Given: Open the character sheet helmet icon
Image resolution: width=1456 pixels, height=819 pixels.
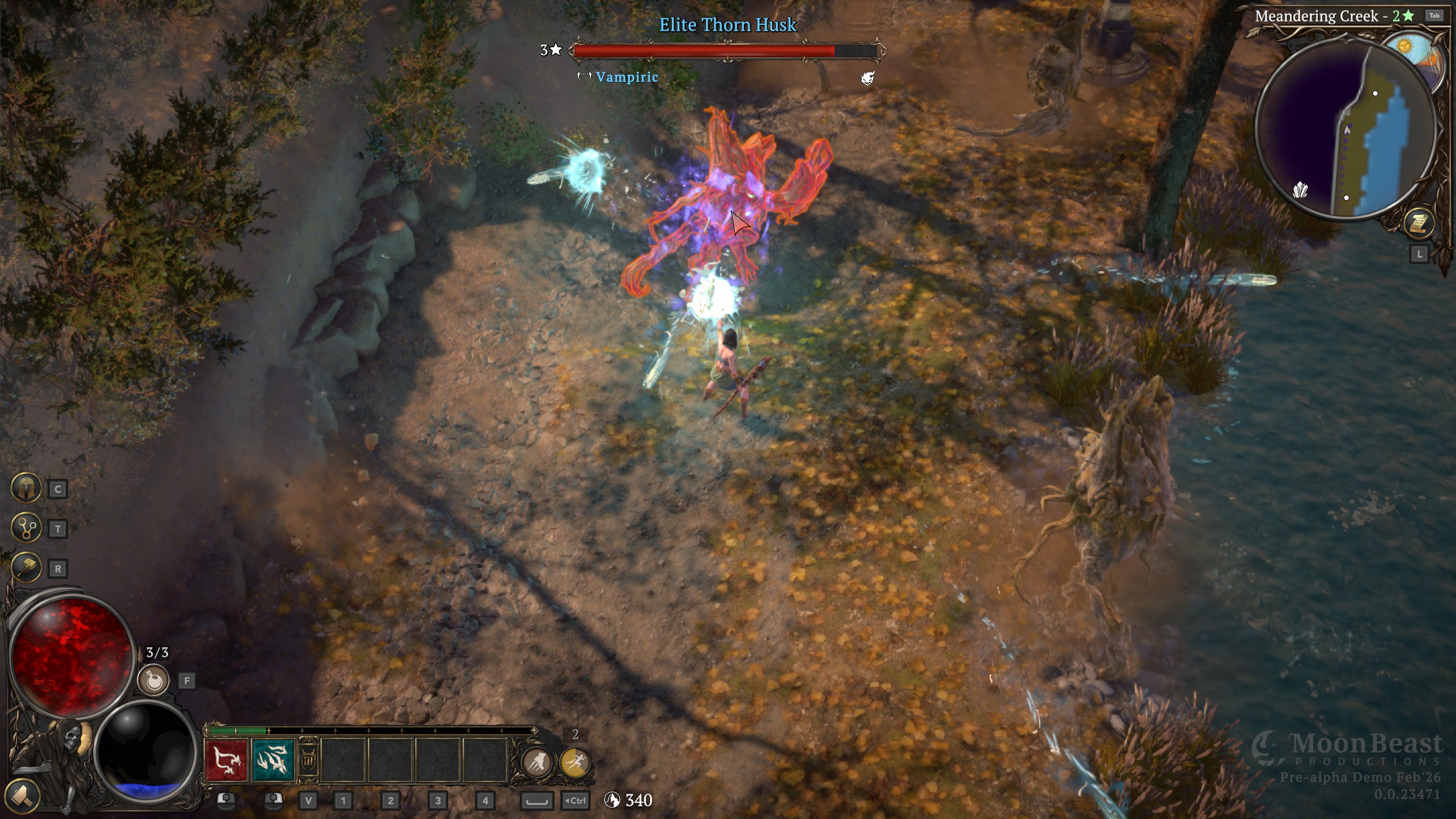Looking at the screenshot, I should pos(26,488).
